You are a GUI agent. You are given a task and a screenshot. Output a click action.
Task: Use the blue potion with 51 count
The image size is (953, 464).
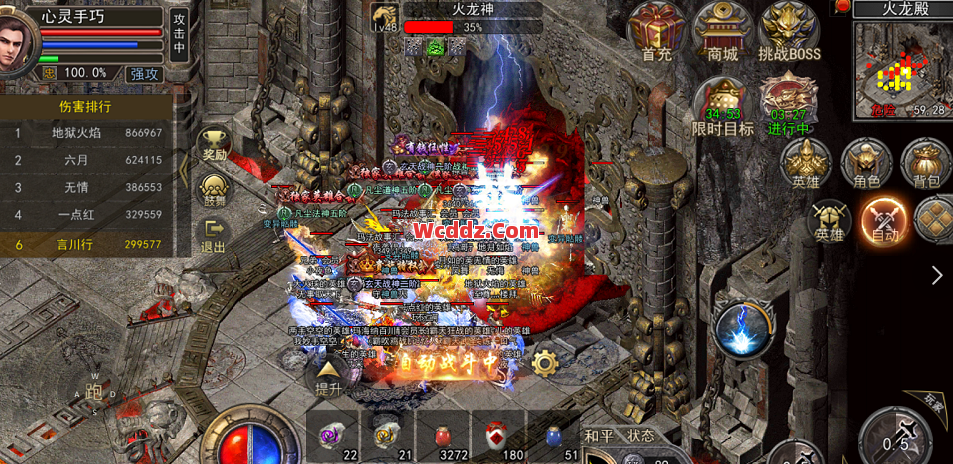(555, 436)
